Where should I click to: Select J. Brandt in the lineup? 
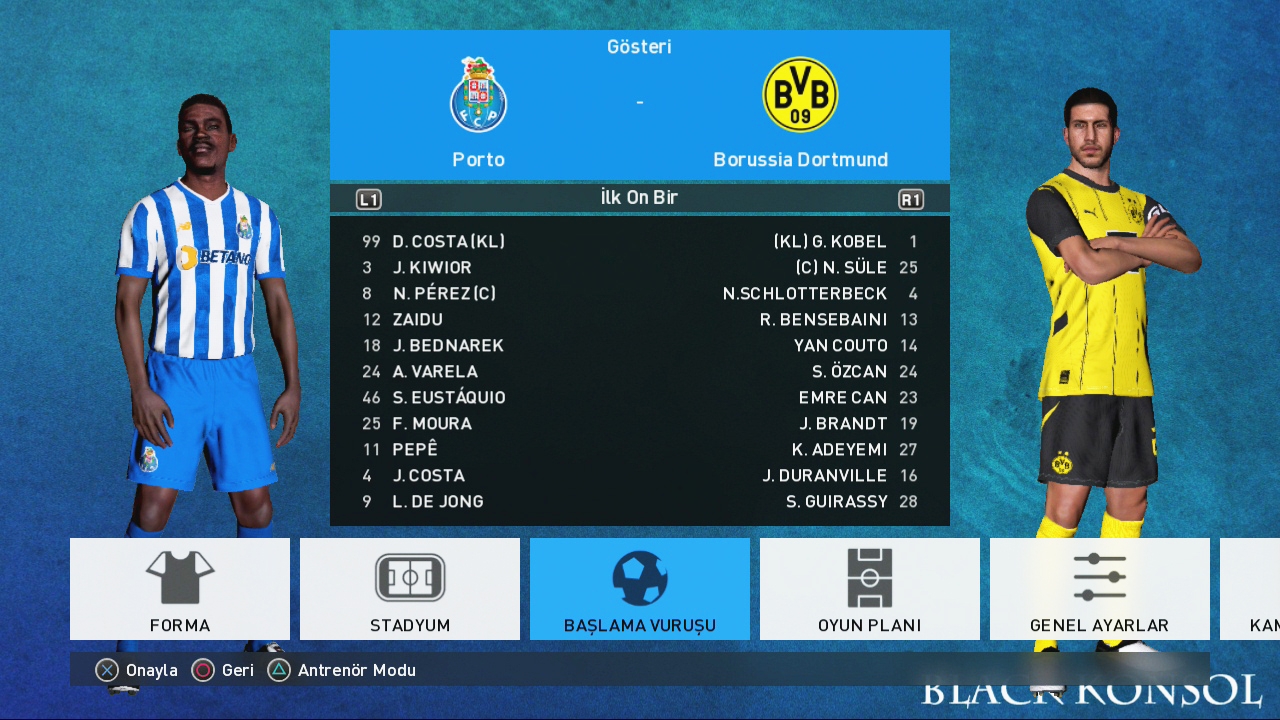click(843, 424)
